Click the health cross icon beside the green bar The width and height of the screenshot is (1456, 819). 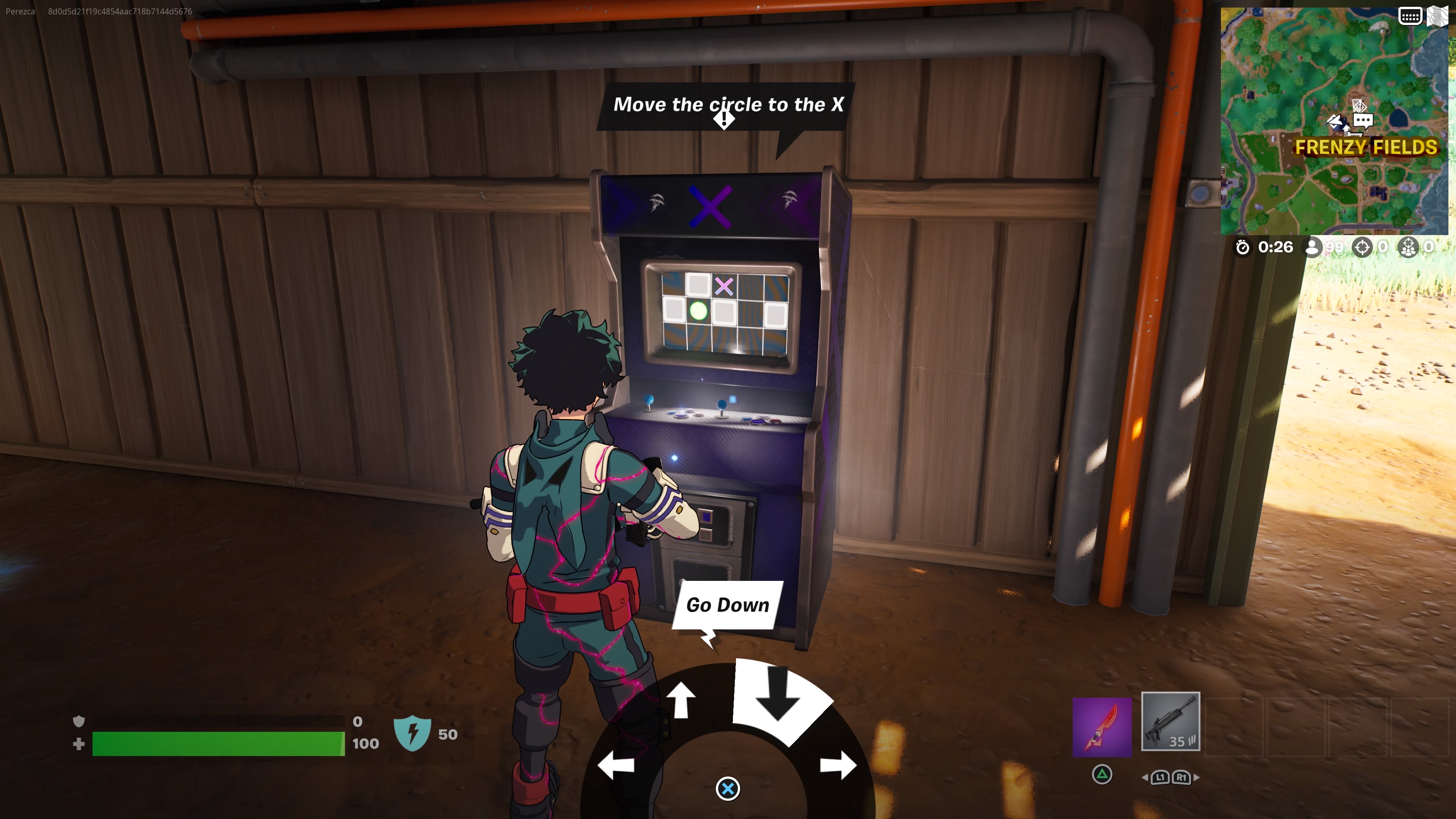(x=79, y=744)
